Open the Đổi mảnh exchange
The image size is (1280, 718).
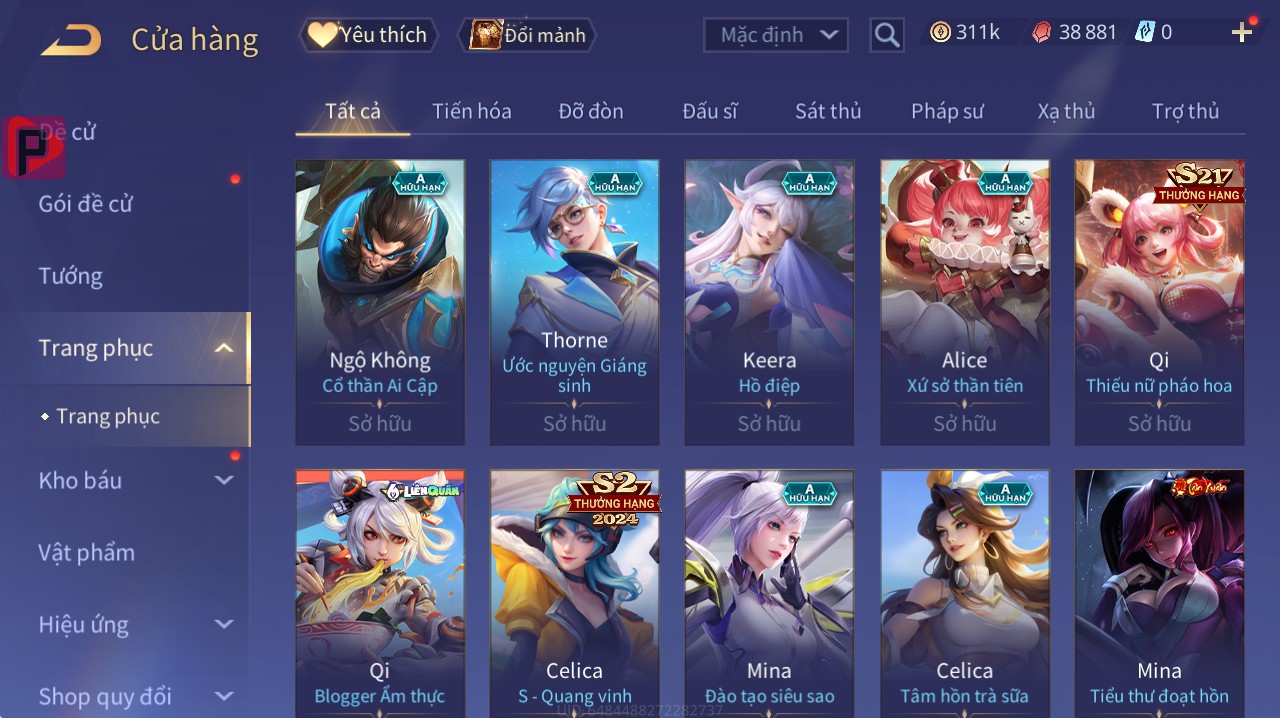click(x=527, y=35)
